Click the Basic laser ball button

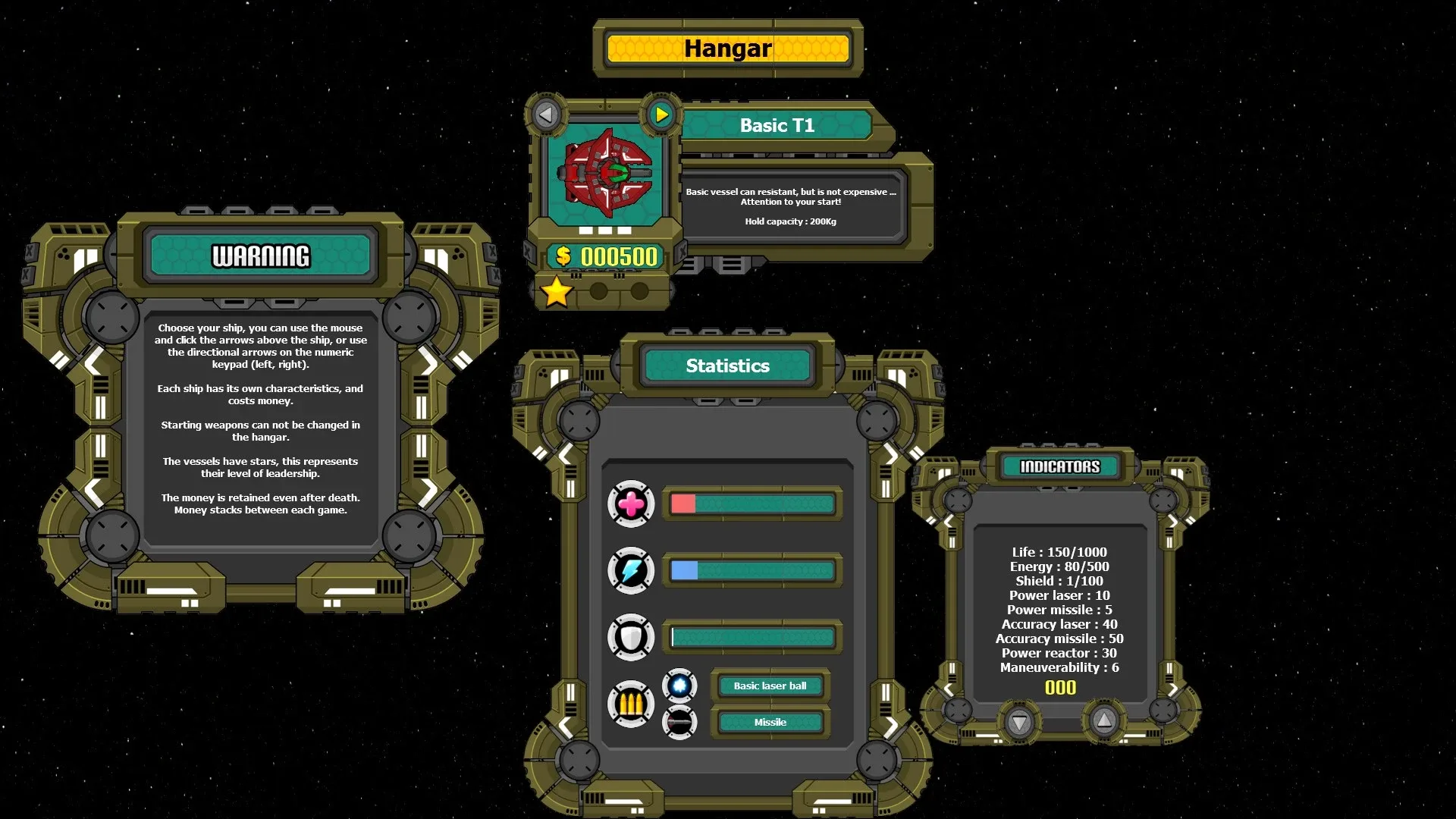(x=770, y=686)
